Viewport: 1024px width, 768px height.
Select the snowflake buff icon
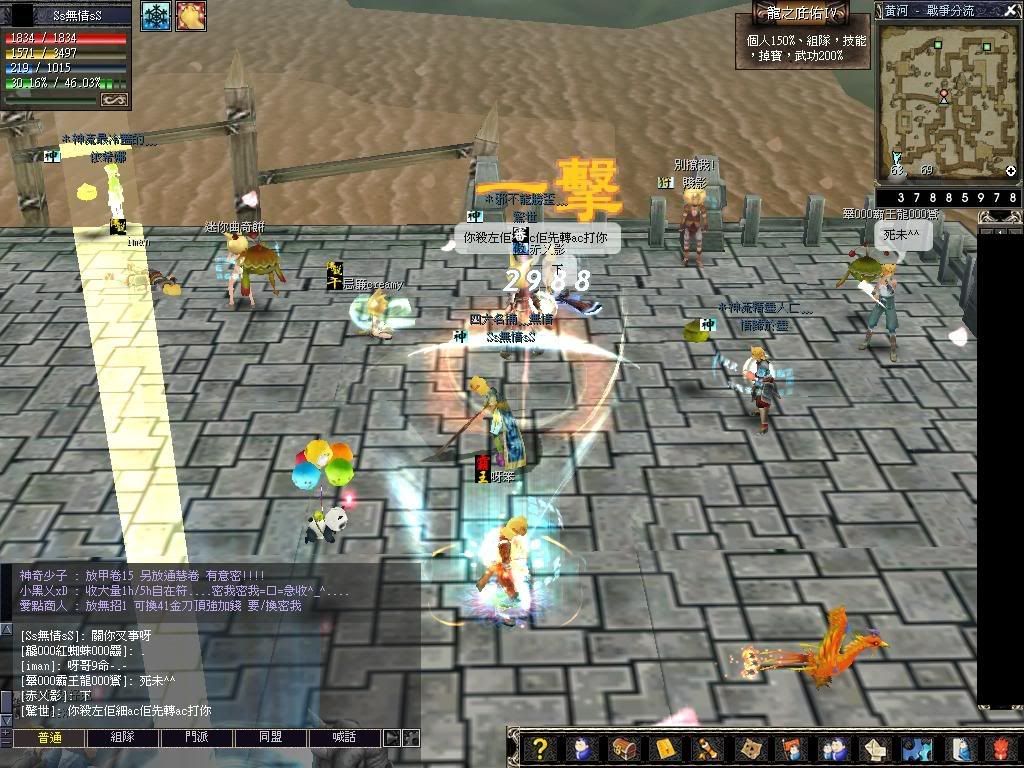pos(155,16)
